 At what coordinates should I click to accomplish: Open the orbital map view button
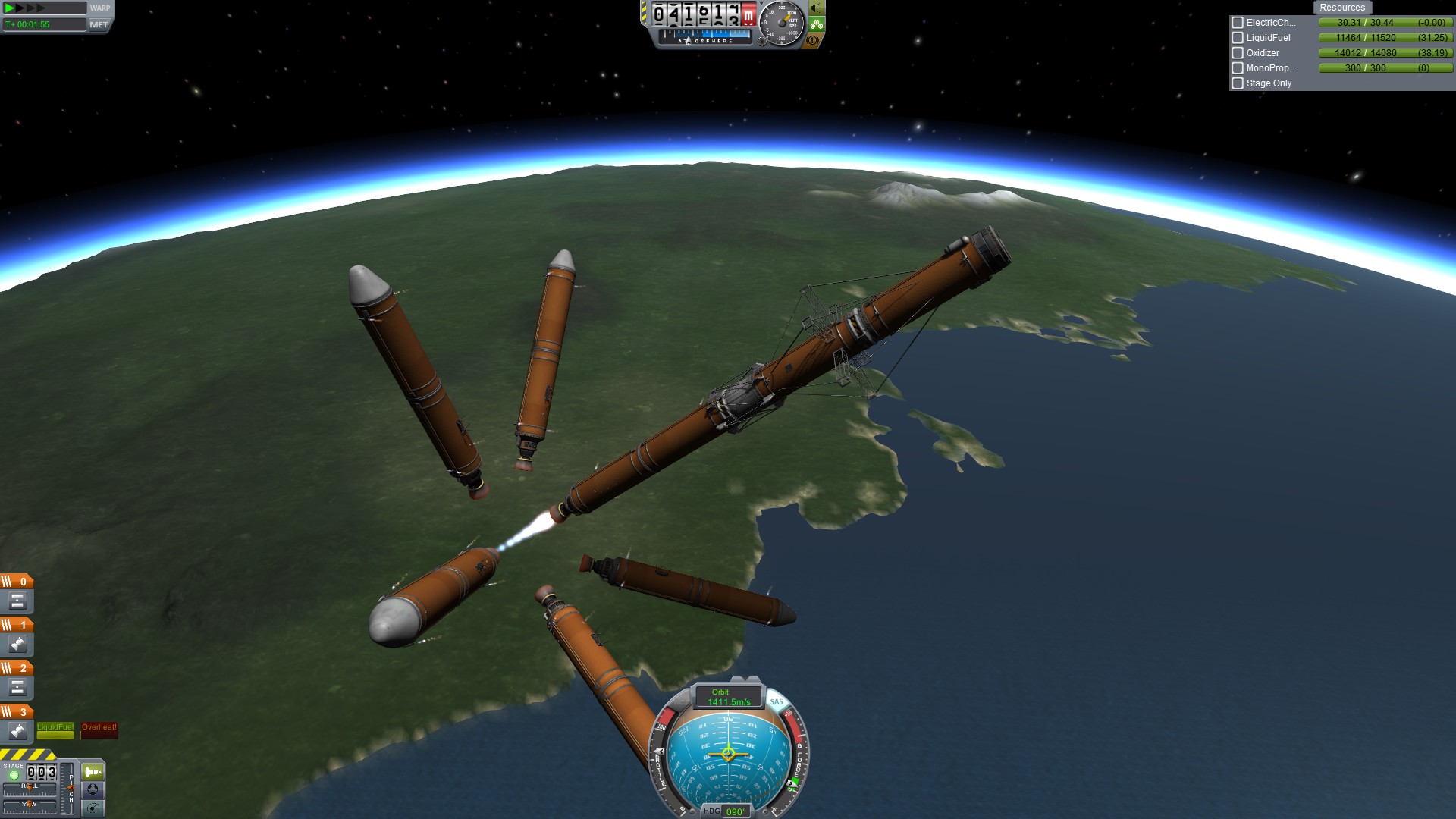point(93,808)
